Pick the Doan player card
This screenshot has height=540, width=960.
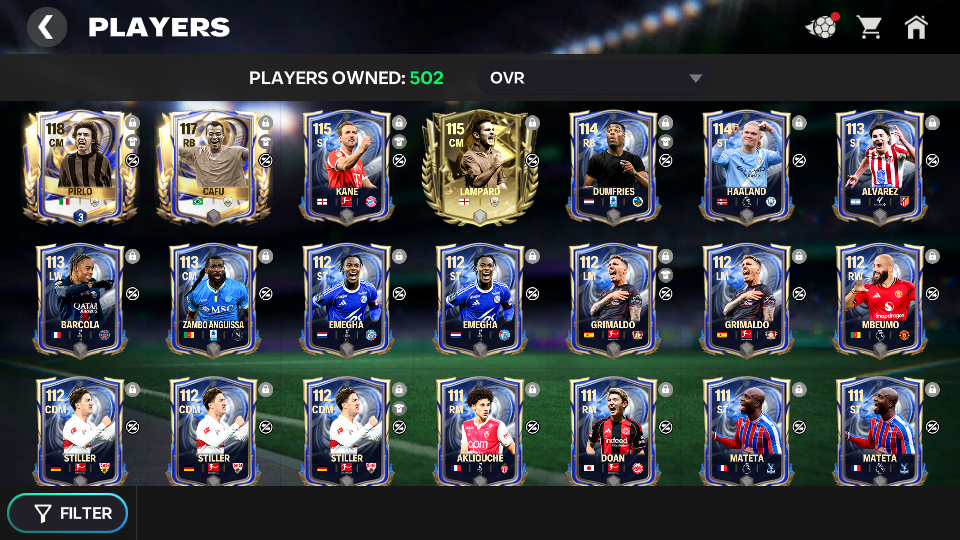coord(613,431)
